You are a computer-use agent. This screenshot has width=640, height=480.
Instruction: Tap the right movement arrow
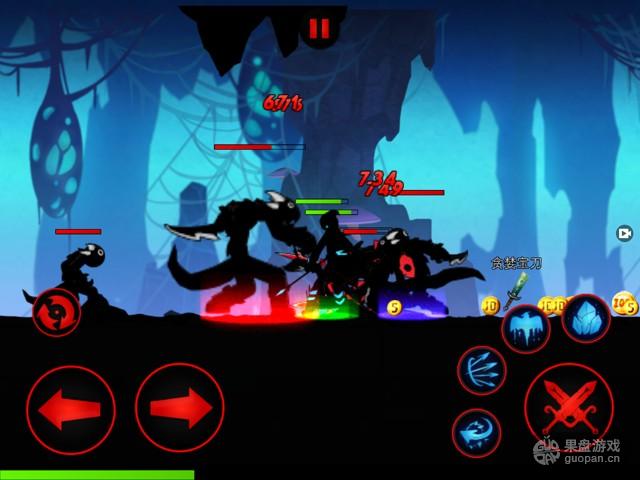point(180,408)
